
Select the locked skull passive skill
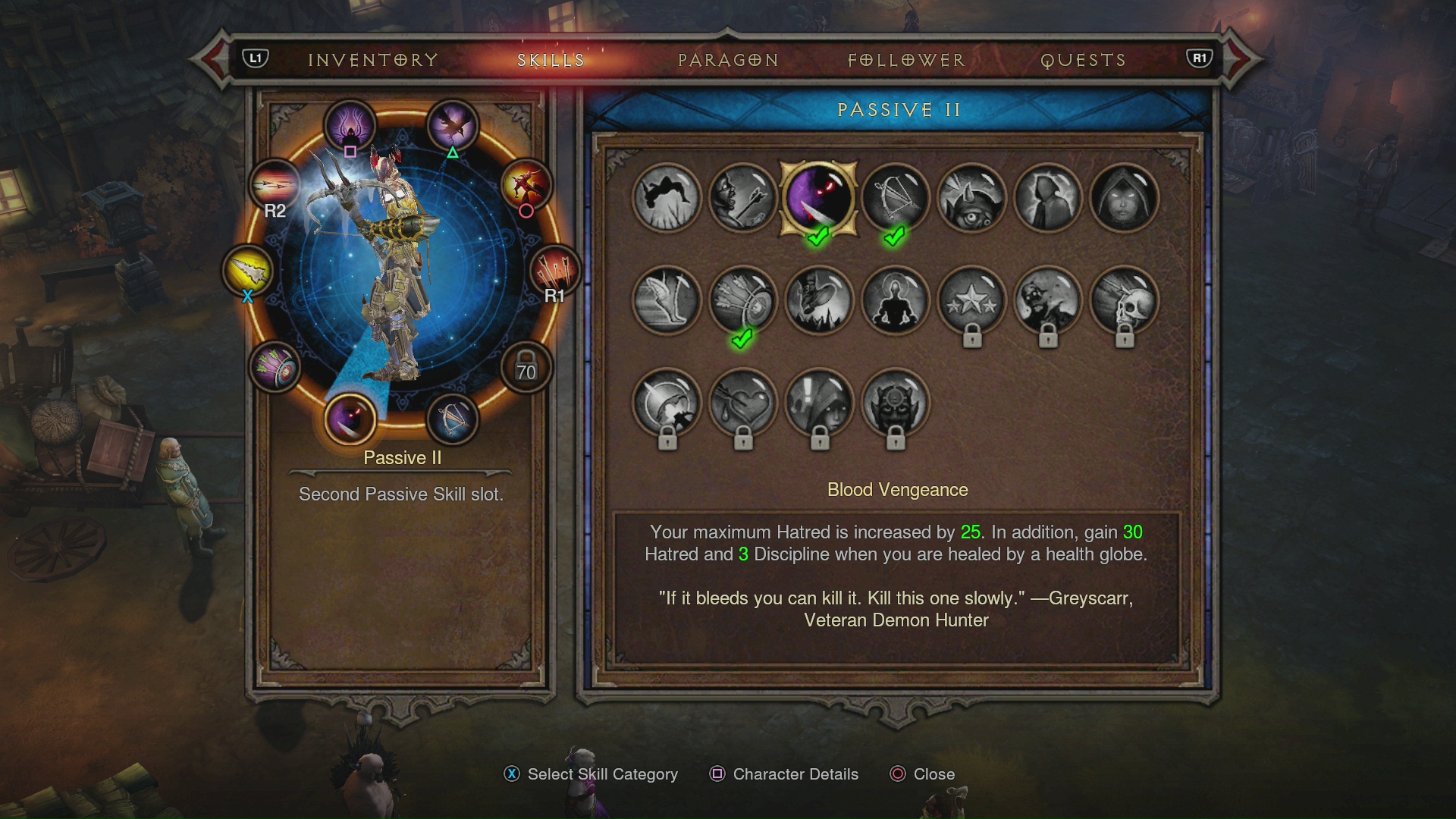tap(1124, 300)
